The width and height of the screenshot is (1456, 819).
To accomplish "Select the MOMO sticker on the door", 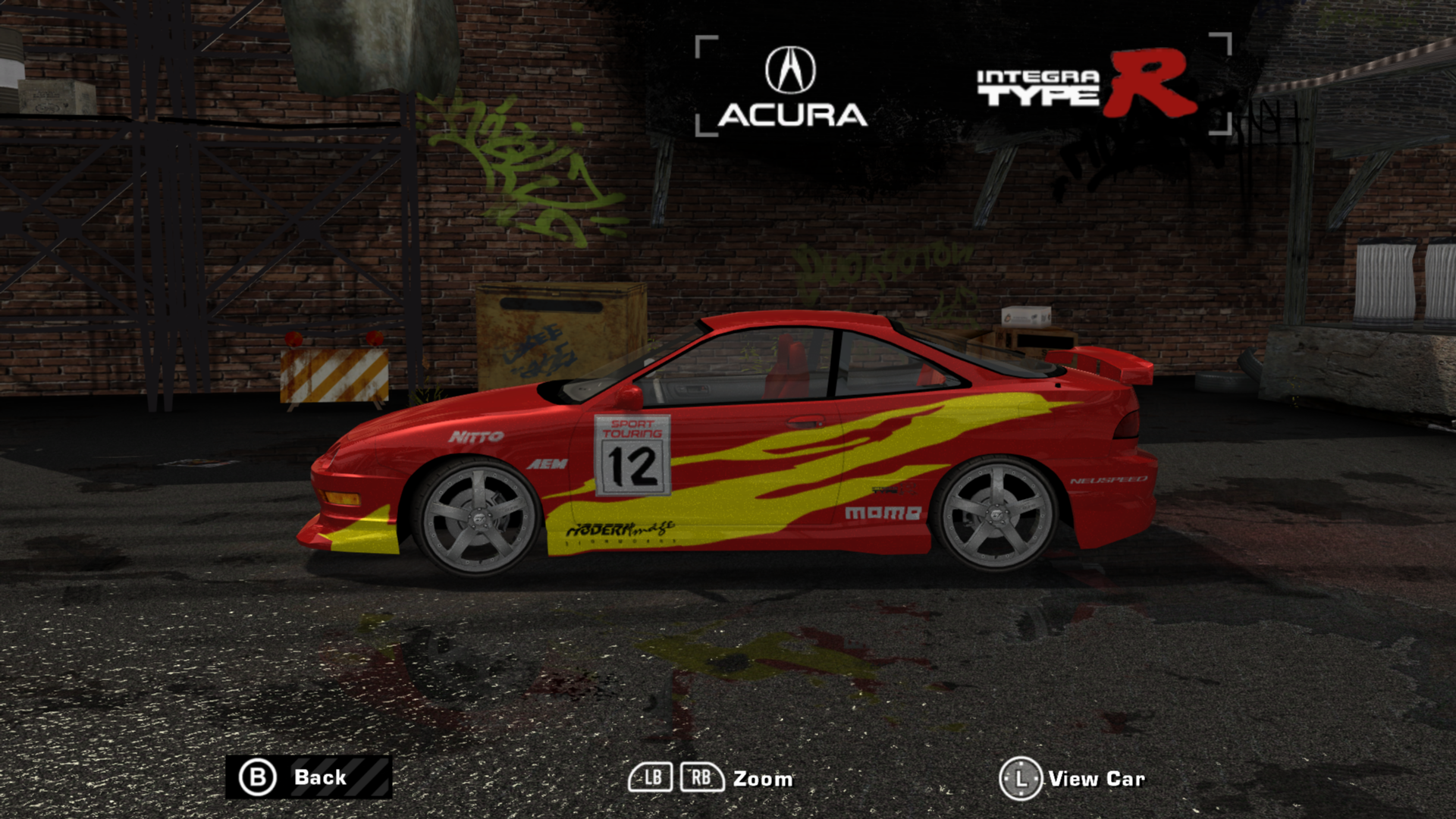I will tap(883, 513).
